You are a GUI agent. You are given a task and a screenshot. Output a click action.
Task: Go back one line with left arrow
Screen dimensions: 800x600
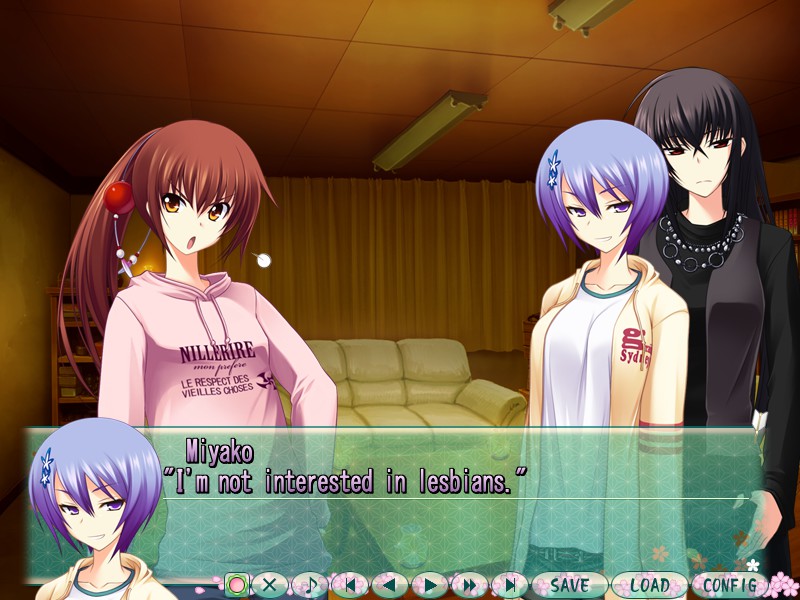click(390, 584)
